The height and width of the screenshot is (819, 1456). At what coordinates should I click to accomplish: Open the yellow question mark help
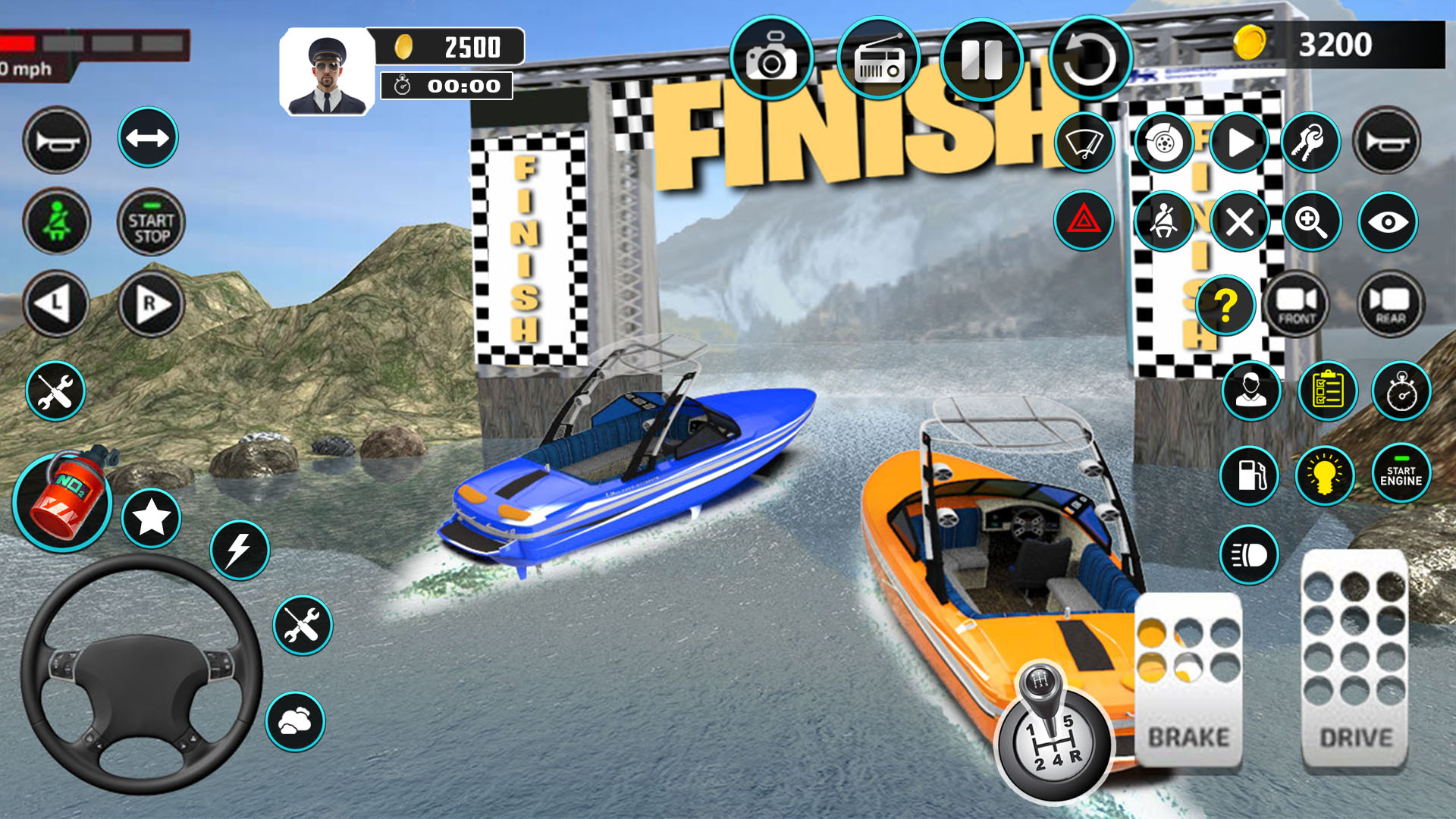[x=1225, y=306]
